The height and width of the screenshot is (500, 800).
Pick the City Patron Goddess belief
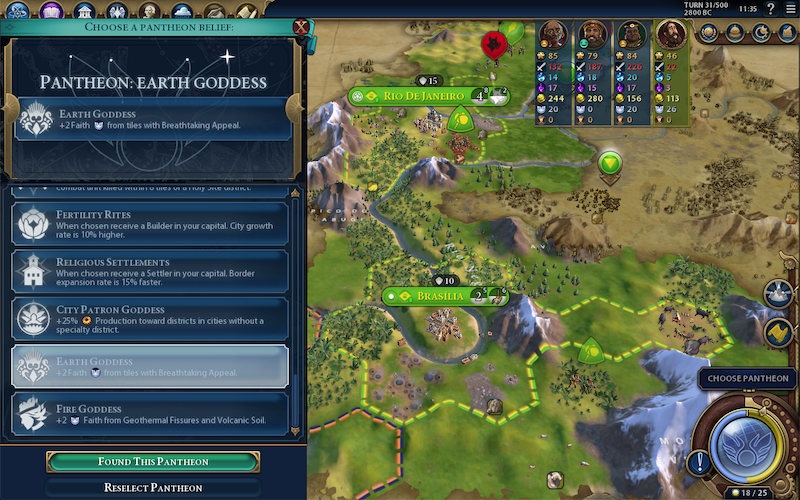pyautogui.click(x=150, y=320)
